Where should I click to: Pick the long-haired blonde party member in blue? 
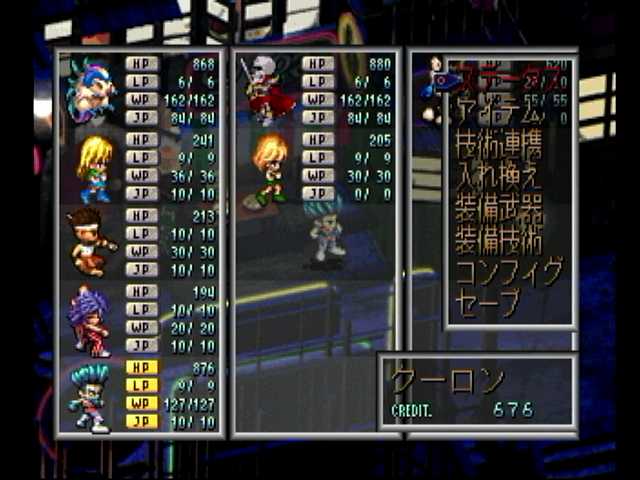[94, 167]
